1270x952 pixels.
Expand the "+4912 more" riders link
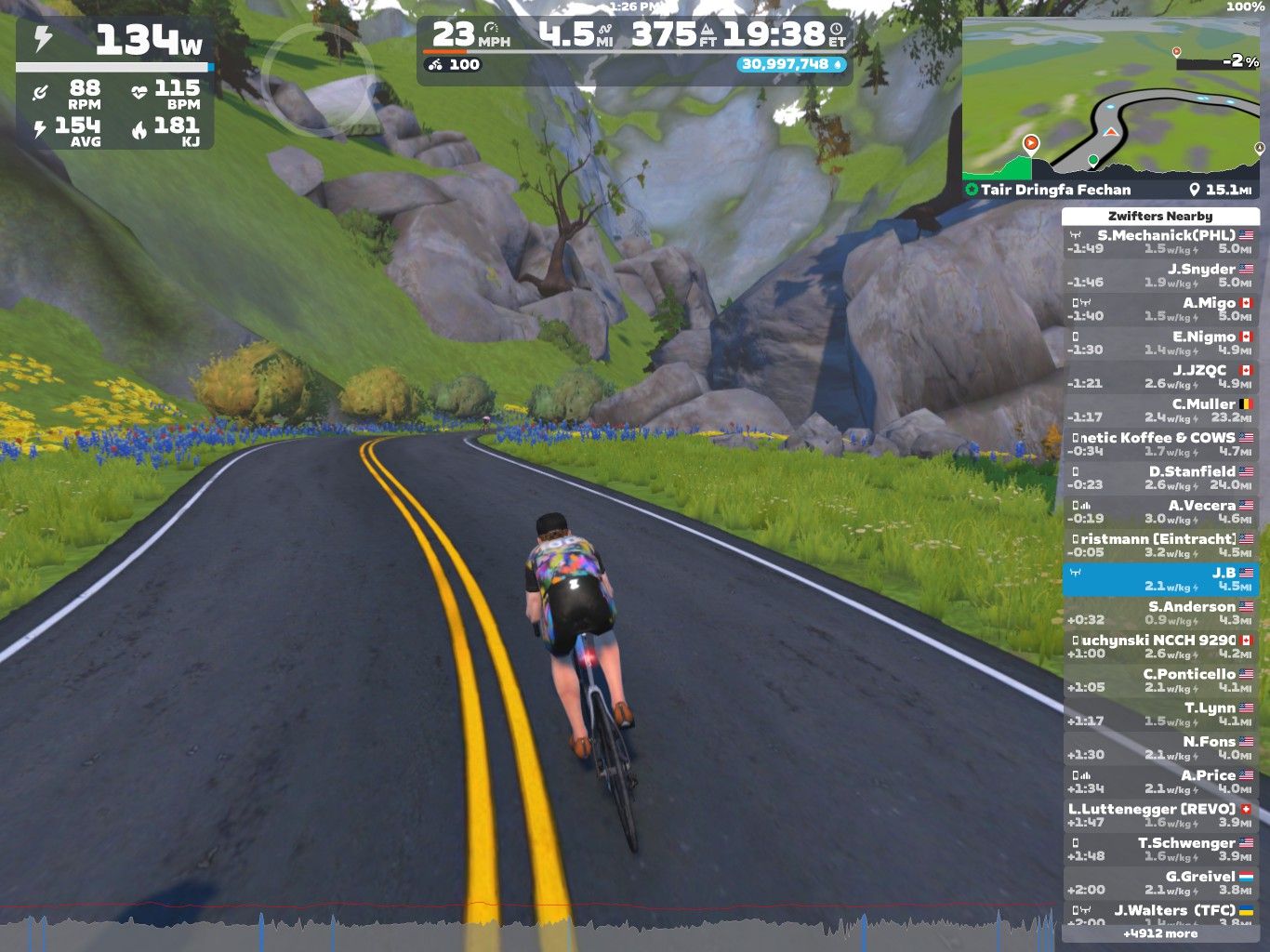pos(1160,933)
